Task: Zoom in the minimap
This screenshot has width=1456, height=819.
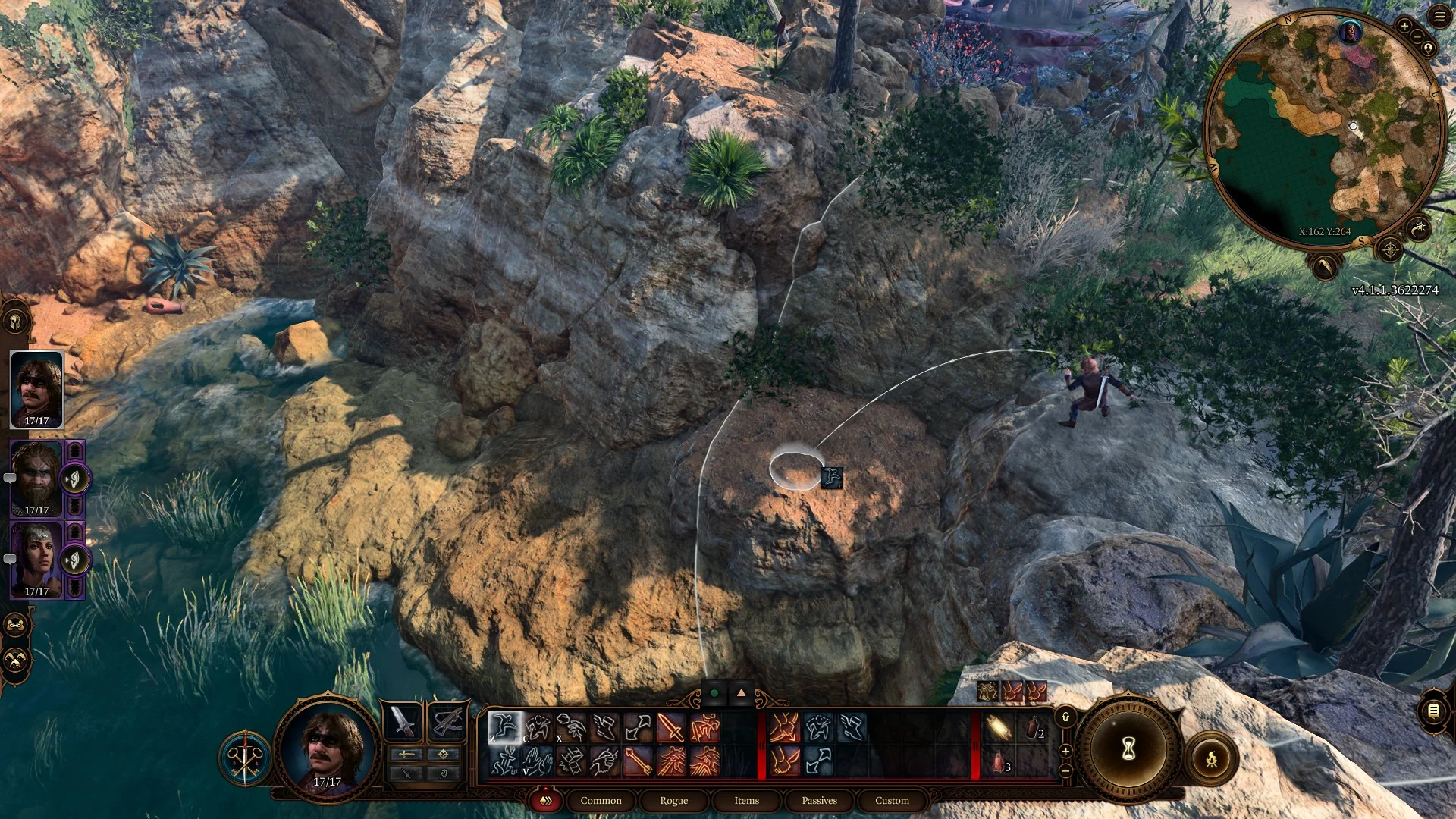Action: pos(1404,27)
